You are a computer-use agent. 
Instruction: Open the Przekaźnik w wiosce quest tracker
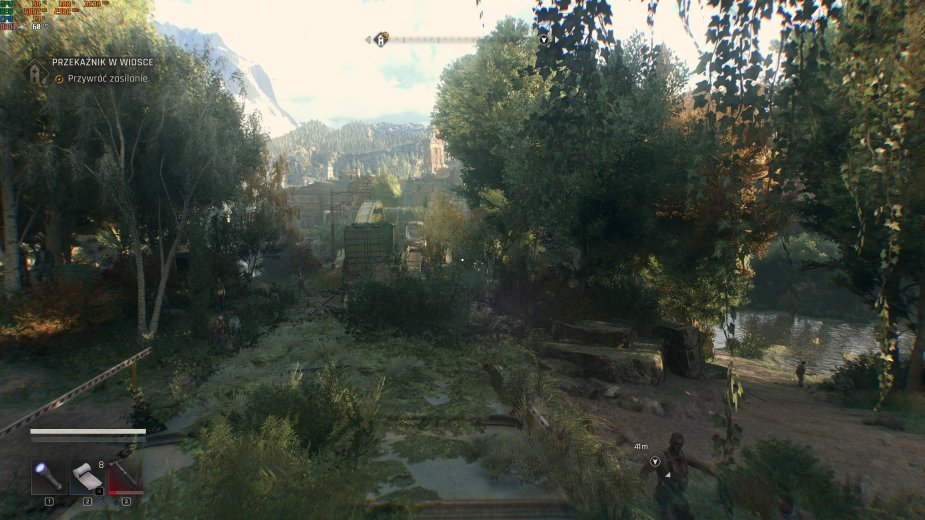(x=102, y=62)
